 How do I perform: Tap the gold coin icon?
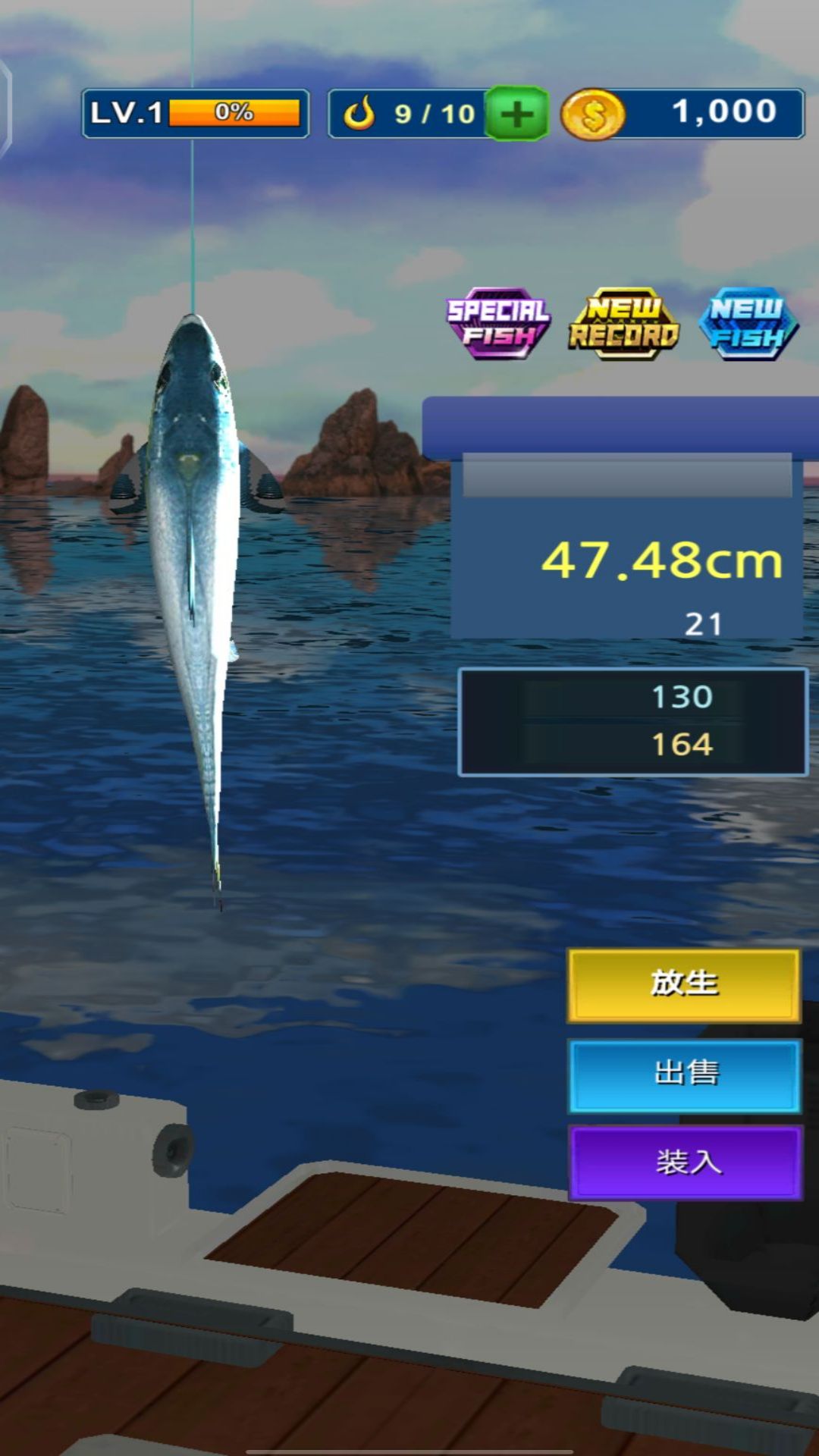[593, 115]
